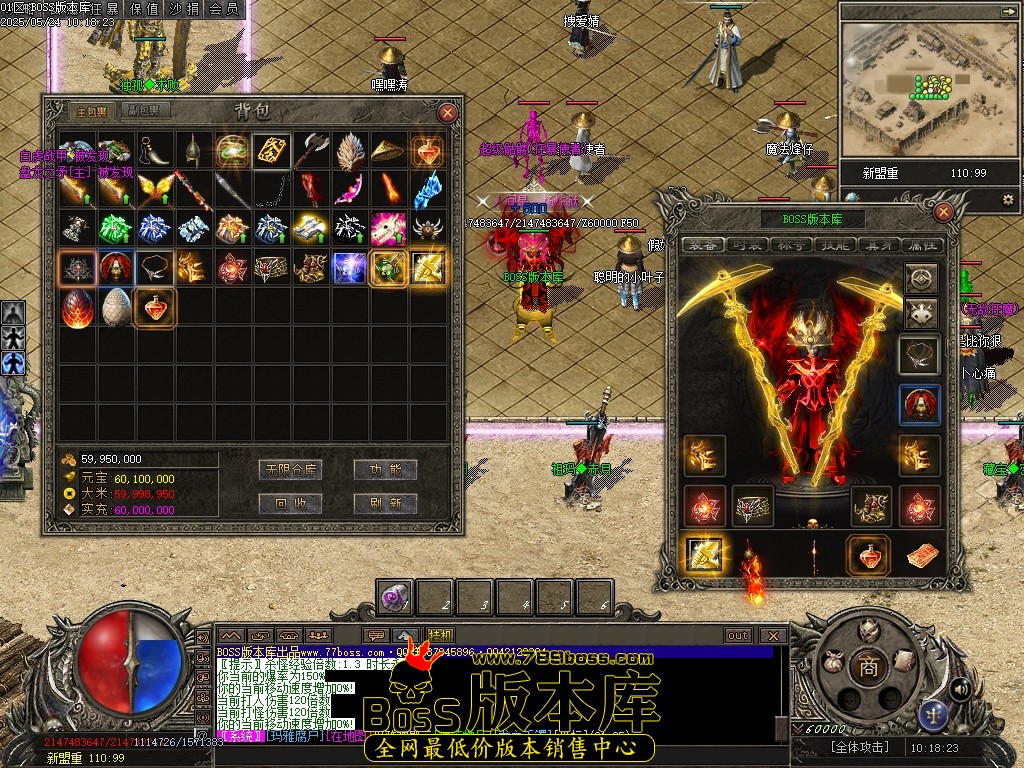1024x768 pixels.
Task: Click the equipped red potion slot
Action: (x=869, y=555)
